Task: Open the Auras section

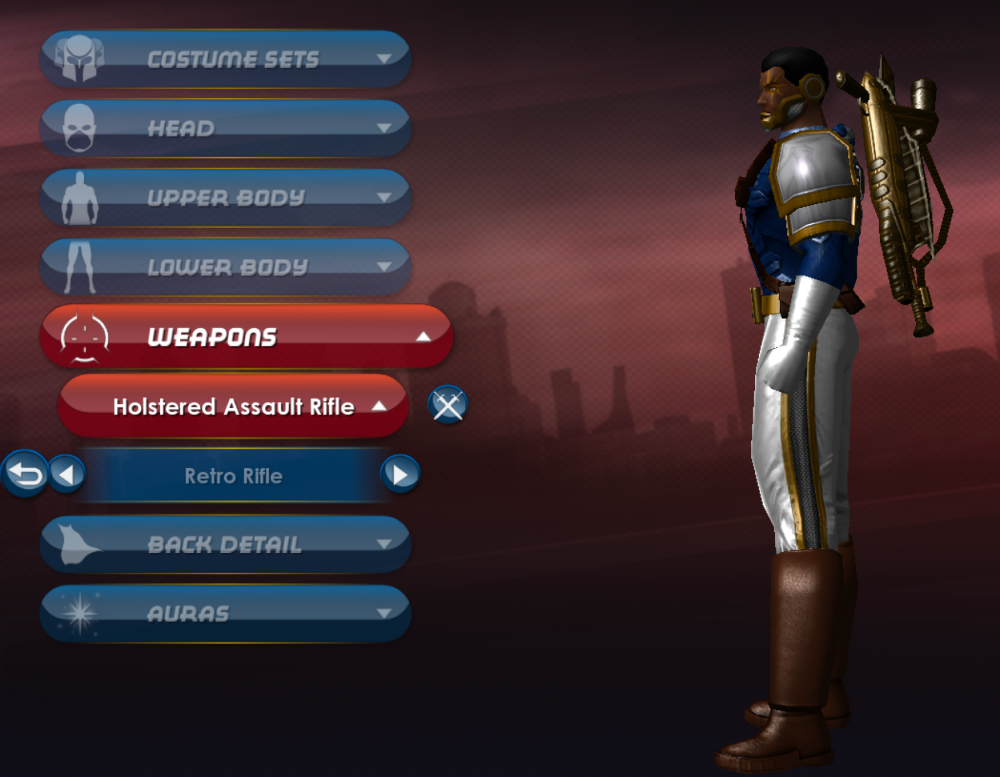Action: pyautogui.click(x=225, y=613)
